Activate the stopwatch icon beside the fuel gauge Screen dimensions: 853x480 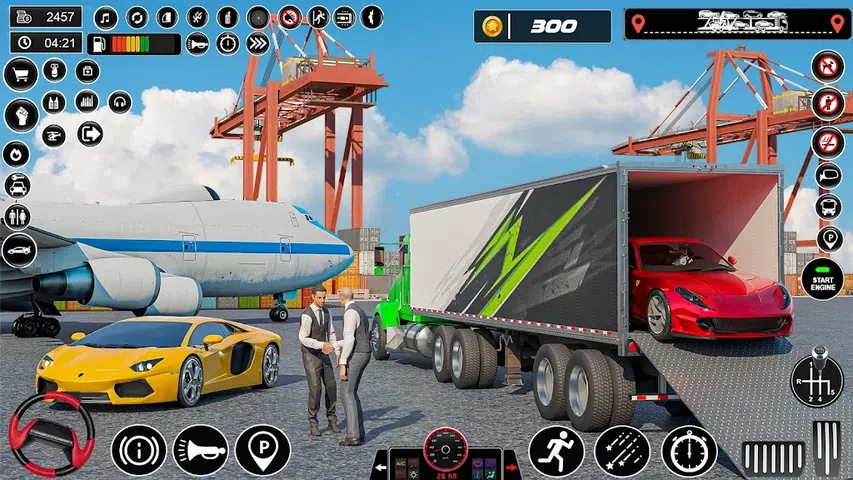(x=228, y=43)
